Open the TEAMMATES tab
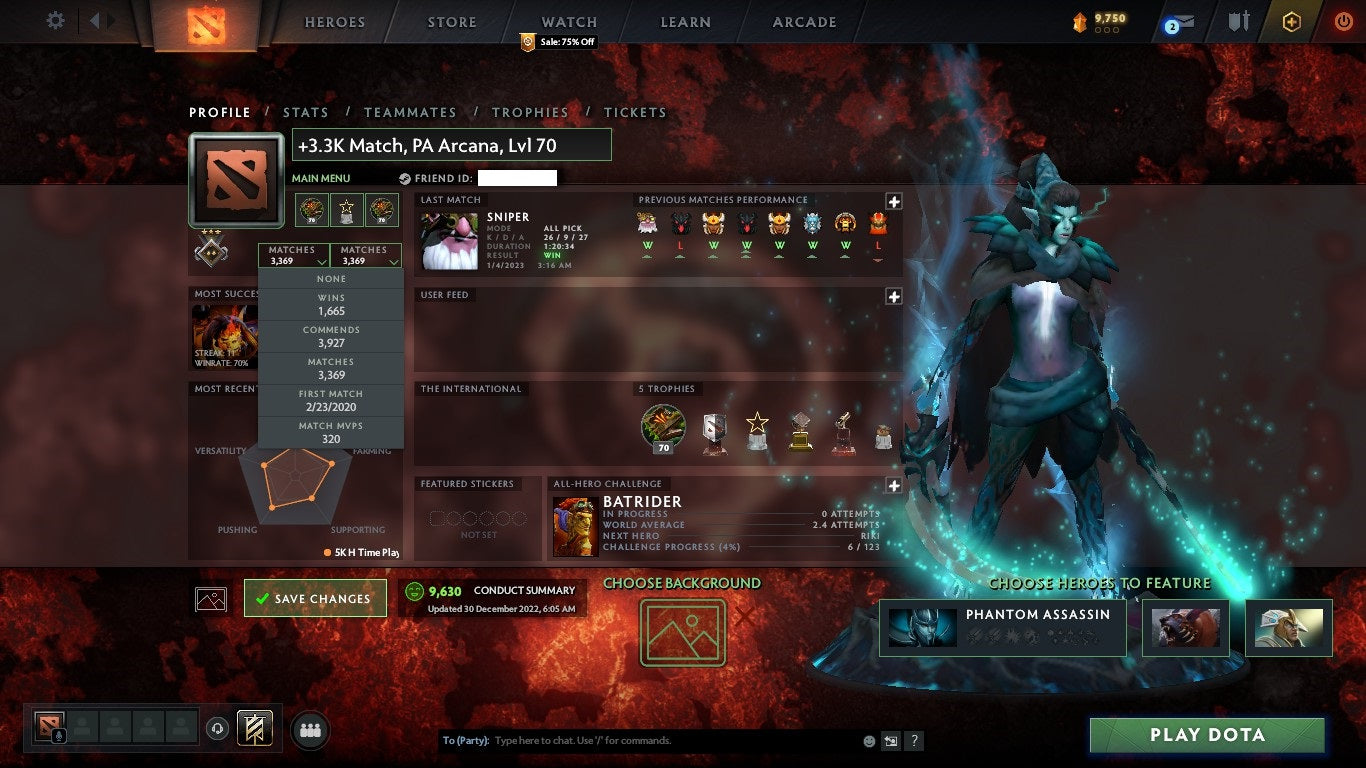This screenshot has height=768, width=1366. pyautogui.click(x=410, y=112)
